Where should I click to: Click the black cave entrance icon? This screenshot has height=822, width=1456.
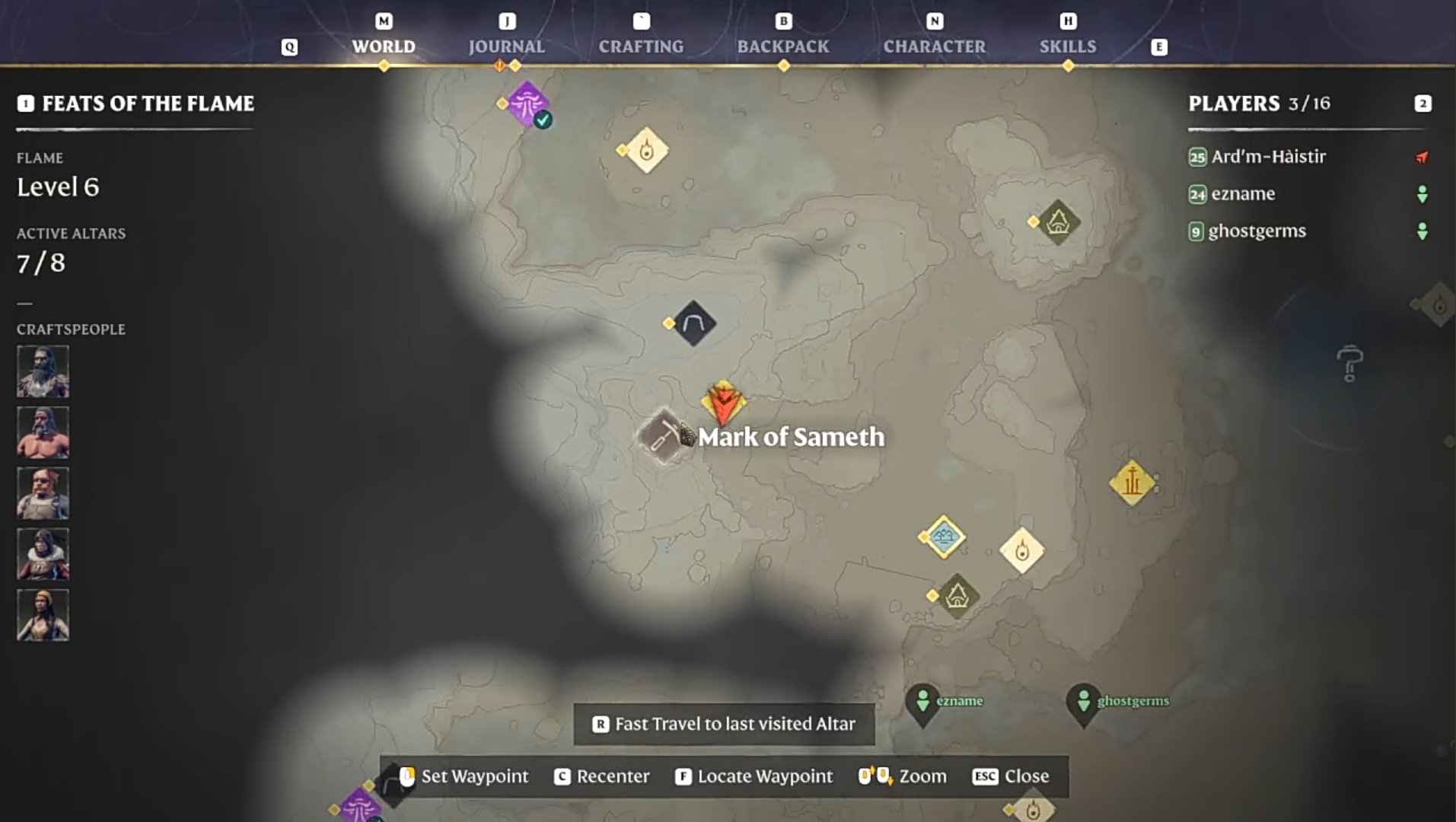click(x=693, y=323)
